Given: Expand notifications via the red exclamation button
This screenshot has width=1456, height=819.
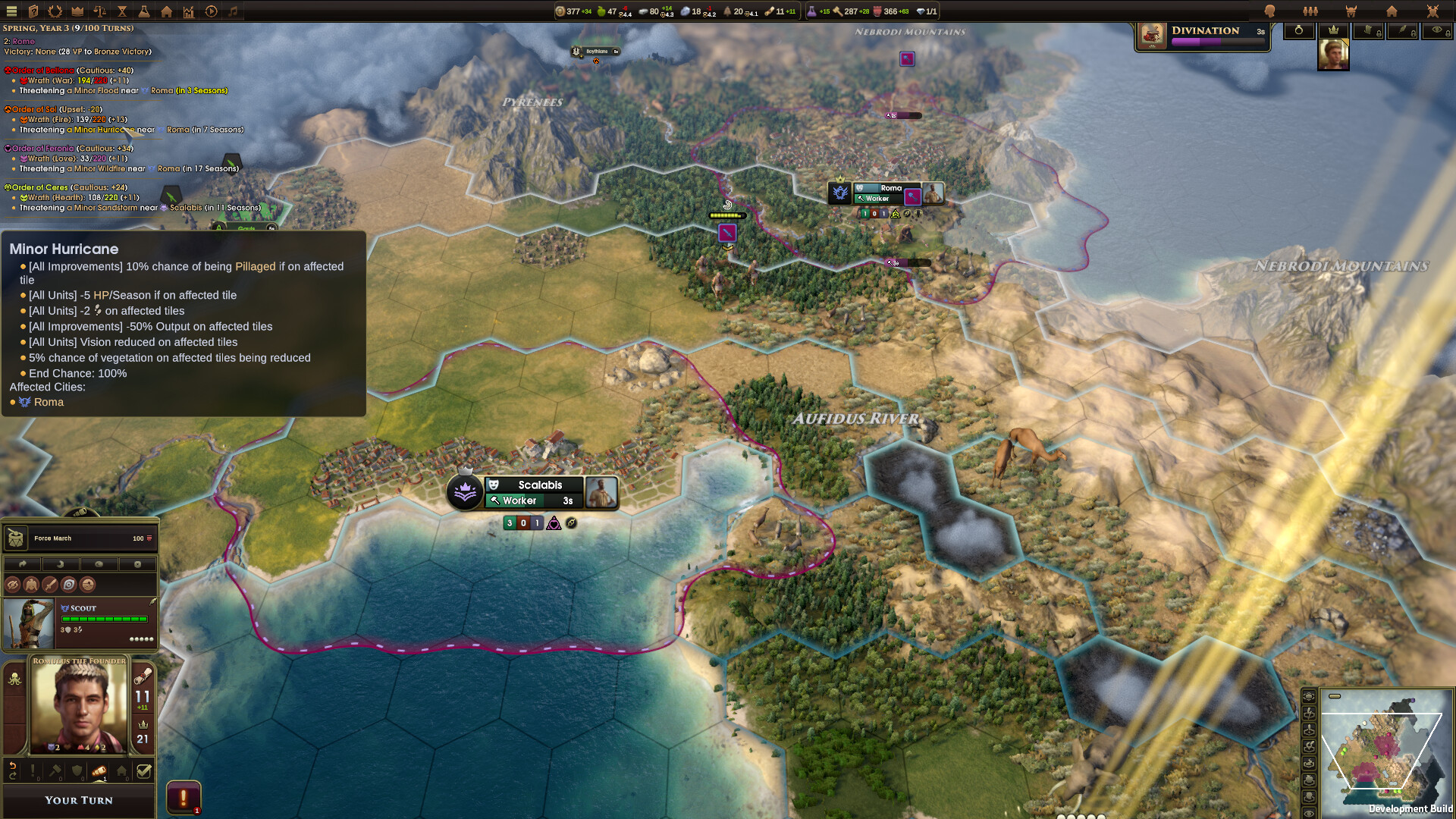Looking at the screenshot, I should click(184, 798).
